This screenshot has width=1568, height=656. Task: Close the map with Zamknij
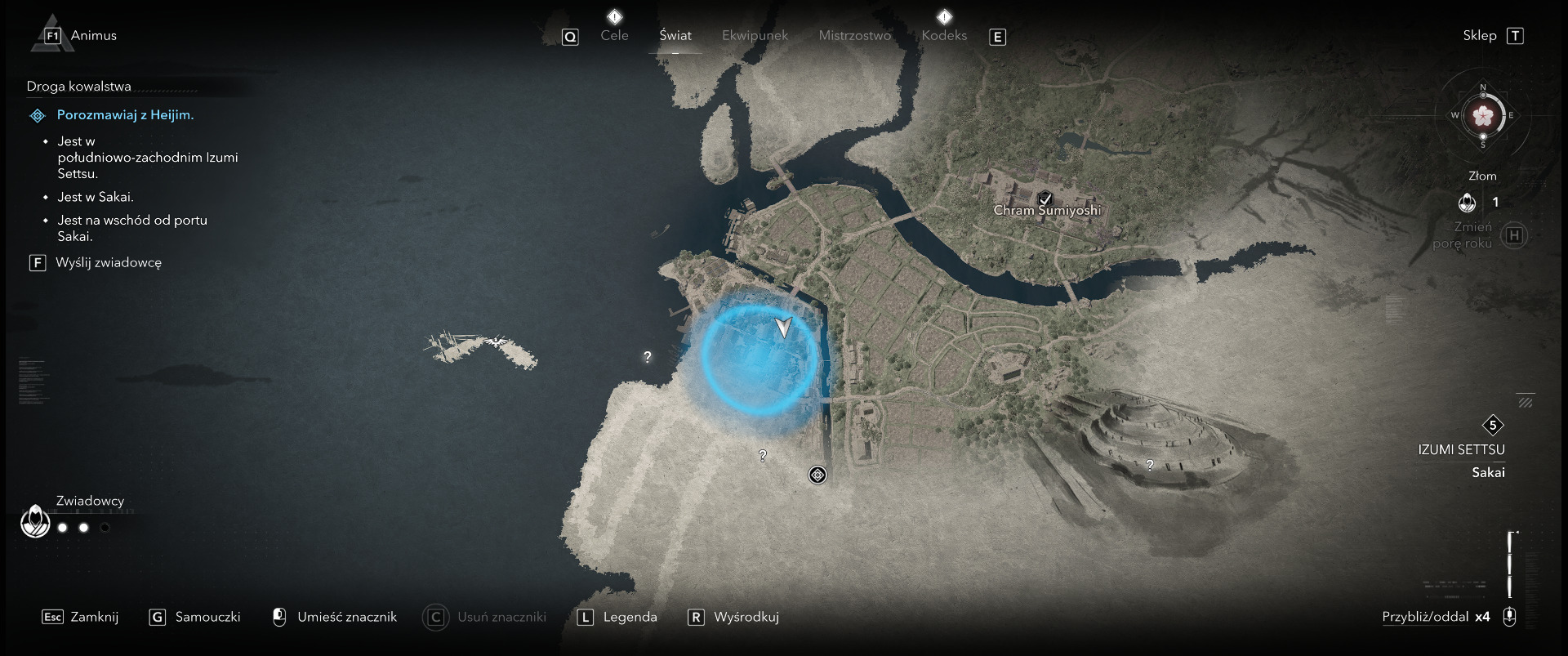point(94,617)
